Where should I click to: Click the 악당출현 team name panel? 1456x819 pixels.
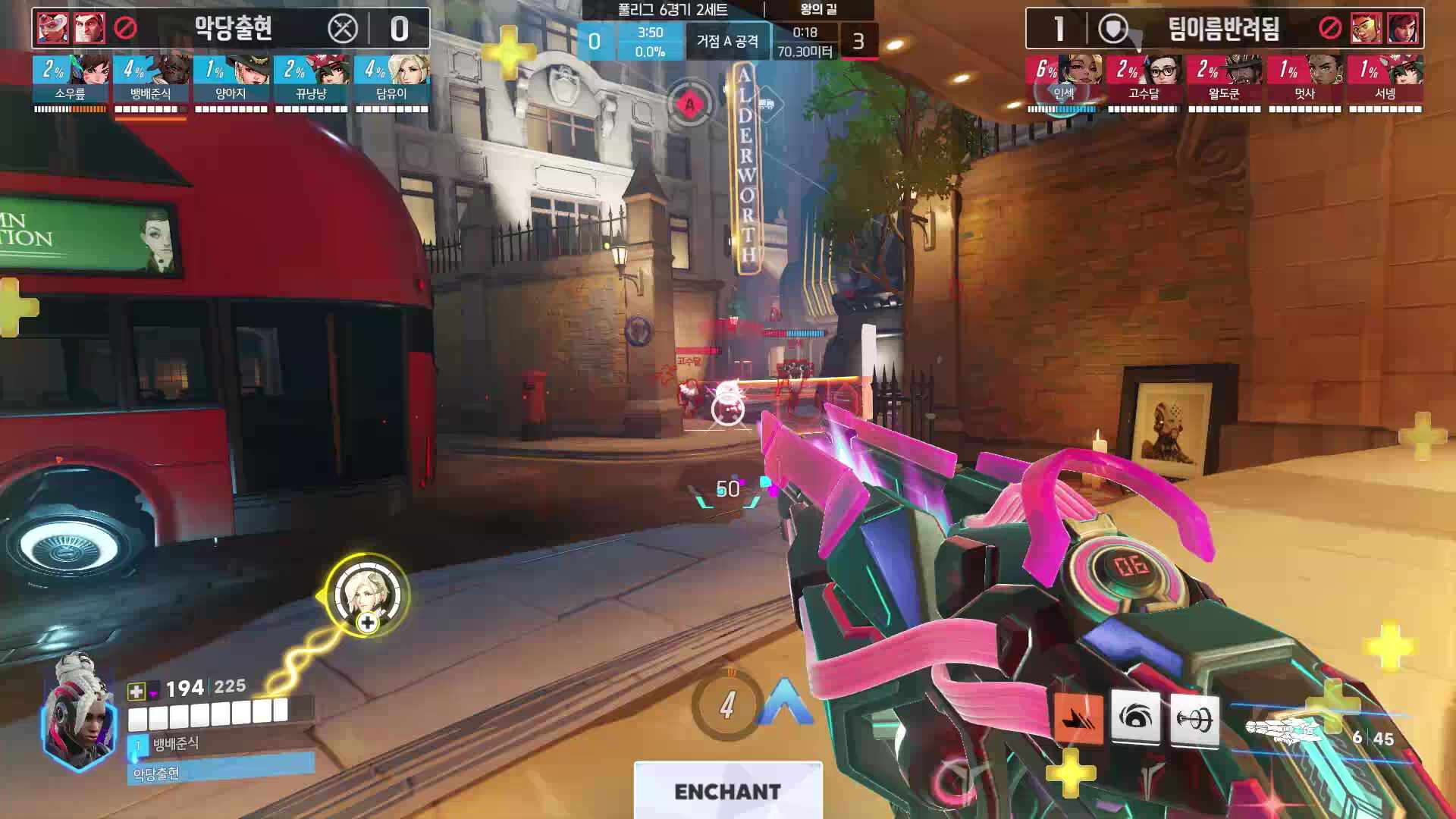[233, 29]
